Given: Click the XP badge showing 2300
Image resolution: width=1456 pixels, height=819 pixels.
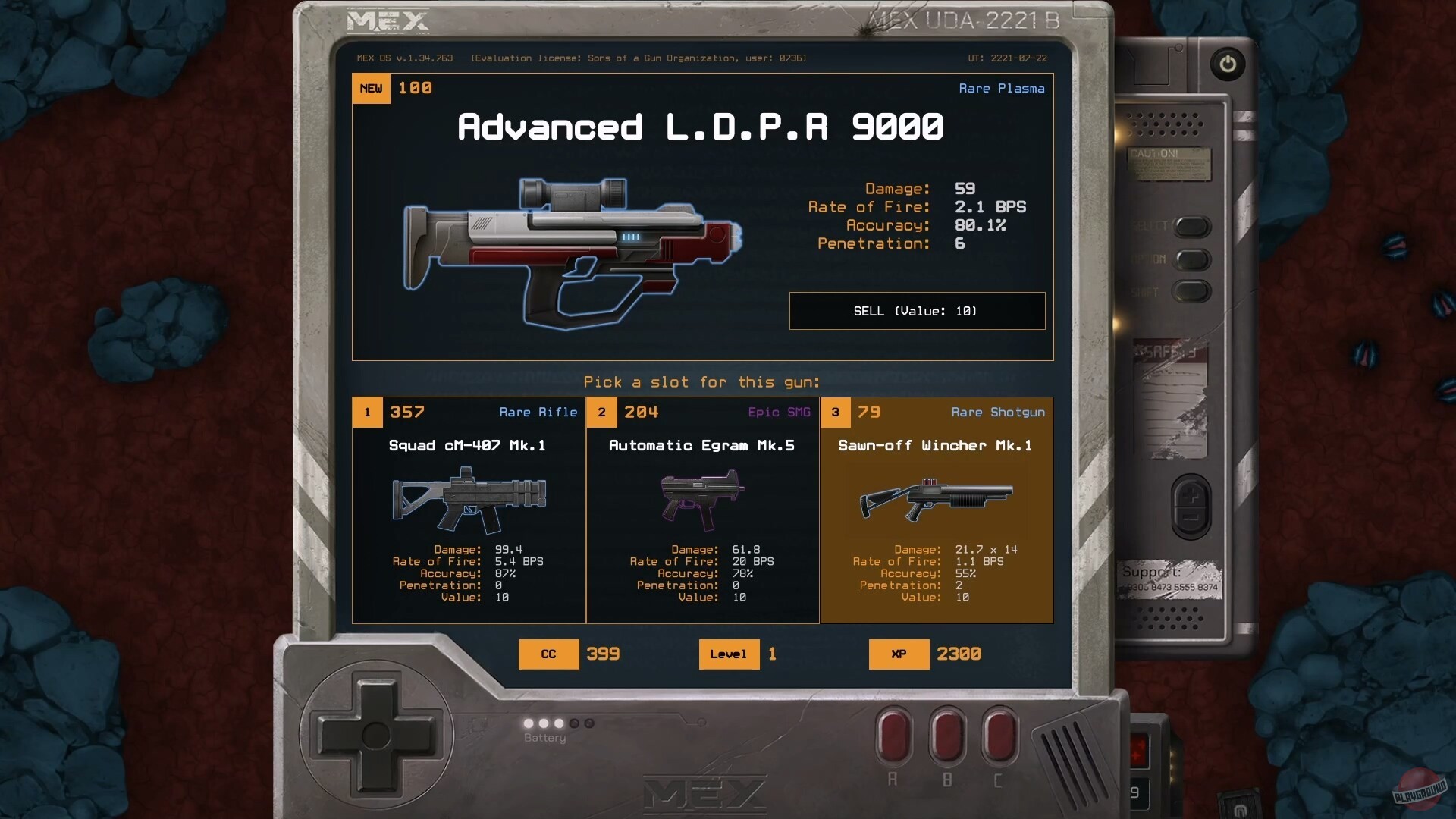Looking at the screenshot, I should pyautogui.click(x=899, y=654).
